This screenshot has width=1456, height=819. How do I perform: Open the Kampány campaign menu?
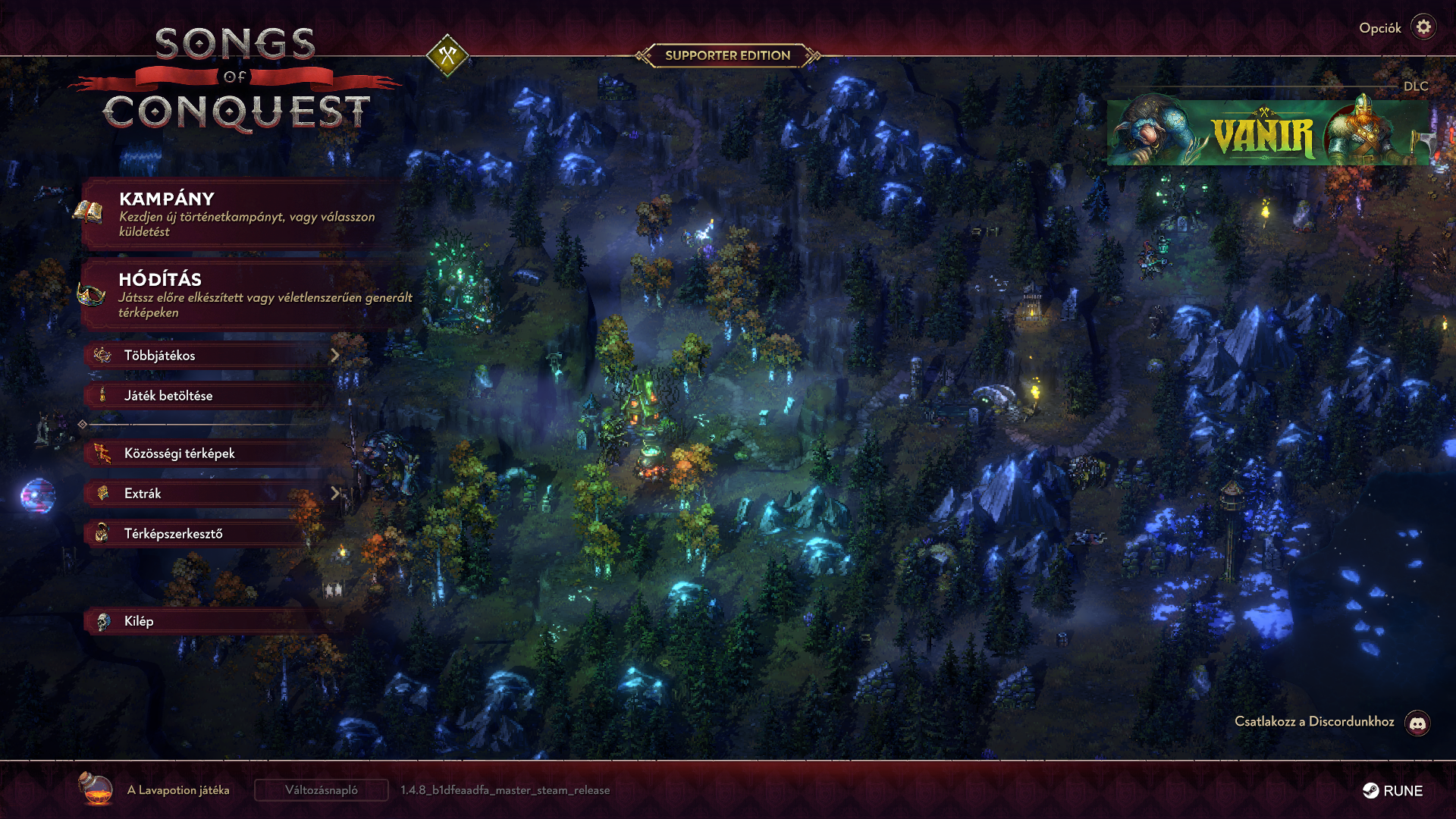243,213
